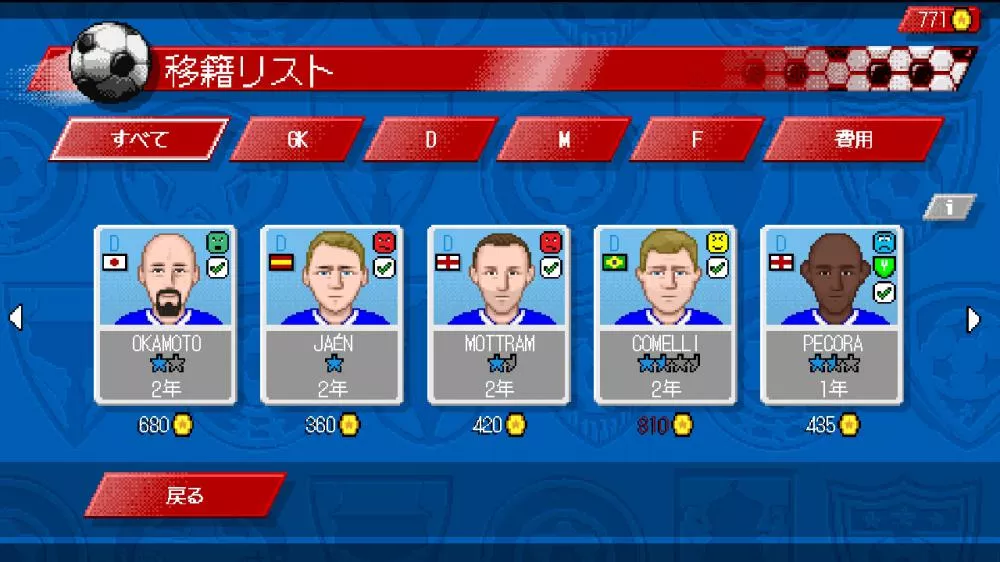1000x562 pixels.
Task: Show the next players with right arrow
Action: click(x=974, y=319)
